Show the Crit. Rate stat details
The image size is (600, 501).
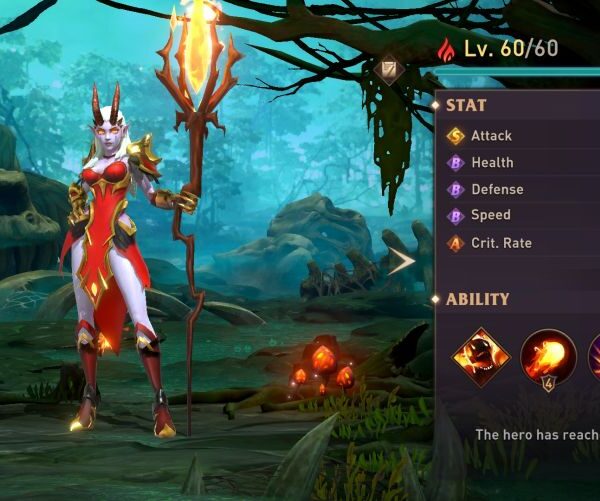pyautogui.click(x=500, y=243)
